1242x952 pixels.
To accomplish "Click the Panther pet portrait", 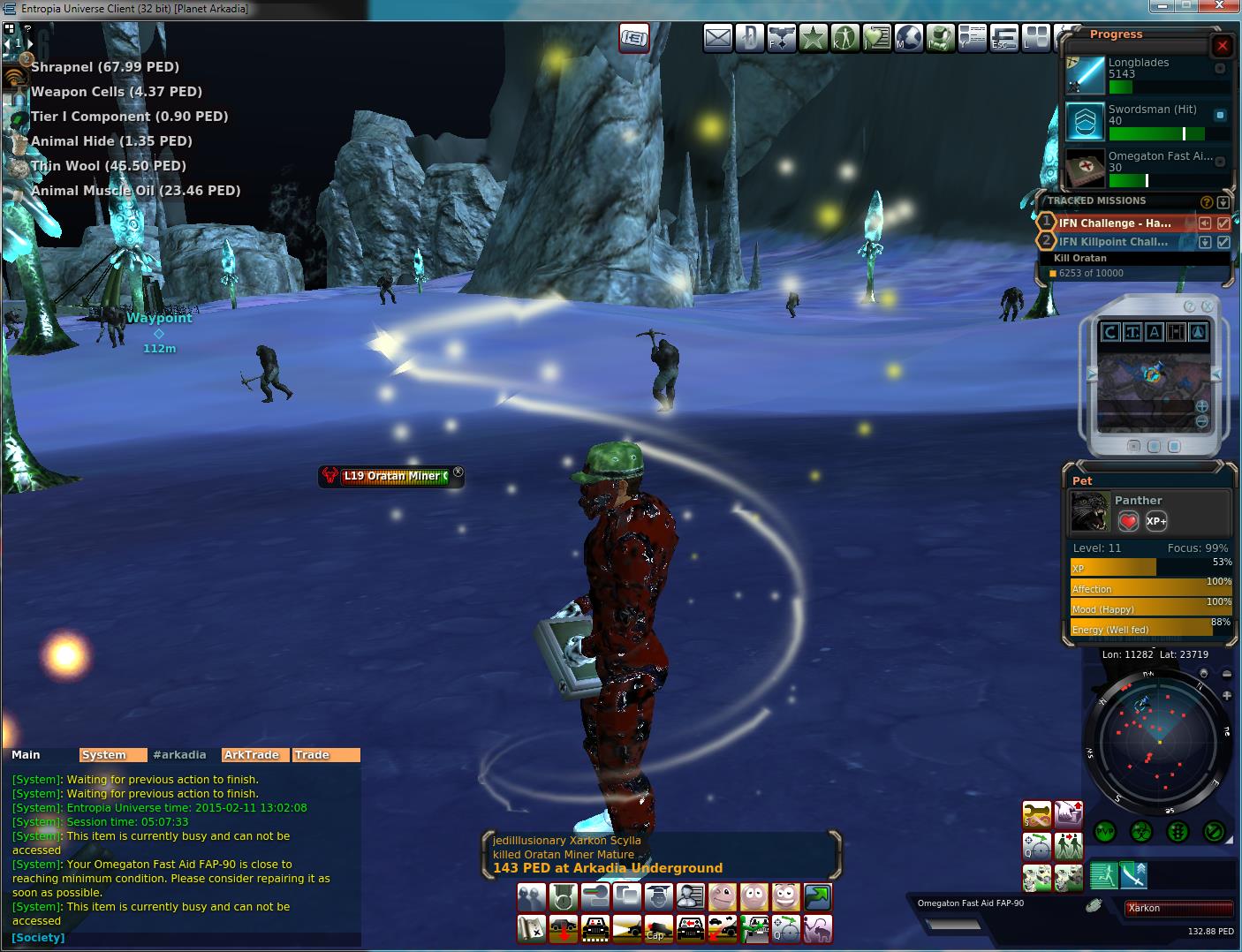I will click(1090, 511).
